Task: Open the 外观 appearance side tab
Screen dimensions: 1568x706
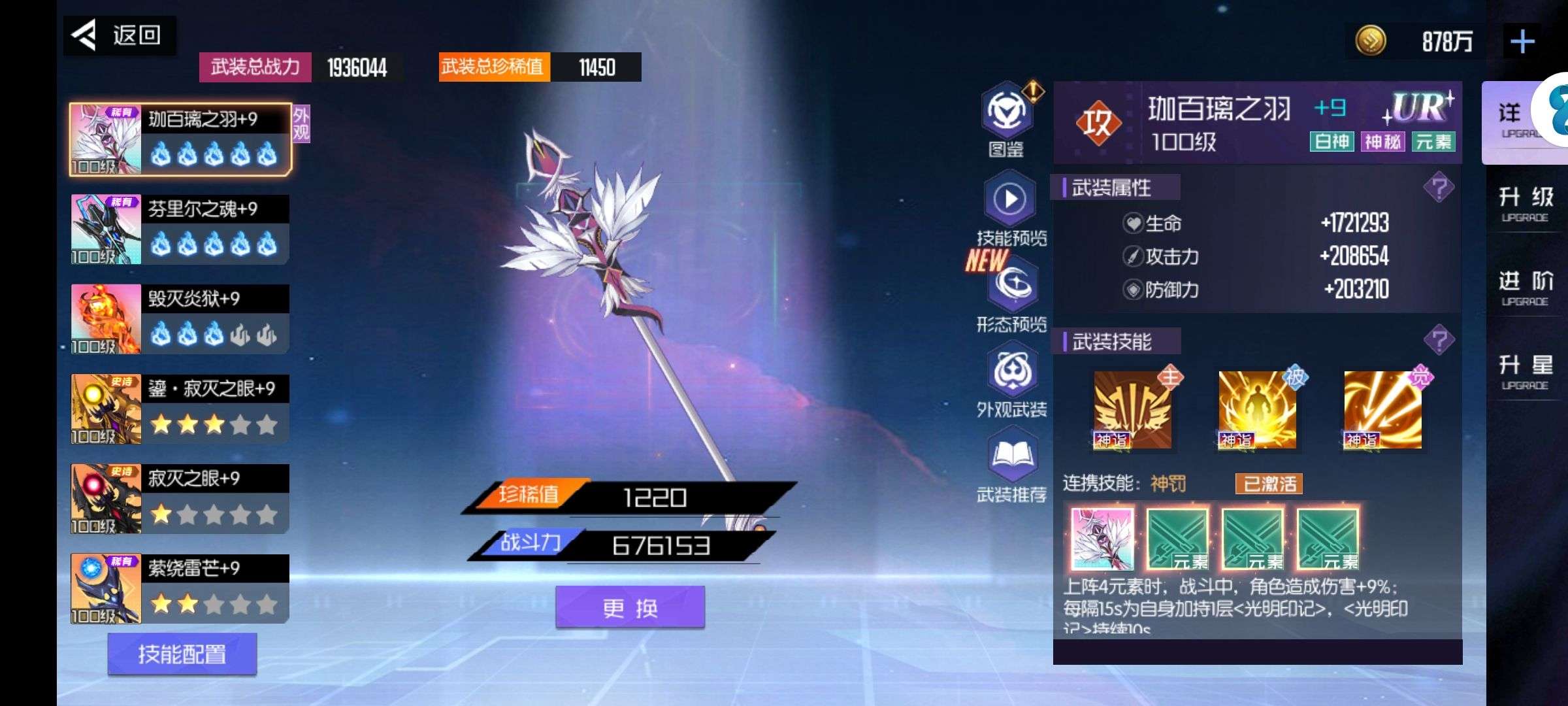Action: click(x=301, y=124)
